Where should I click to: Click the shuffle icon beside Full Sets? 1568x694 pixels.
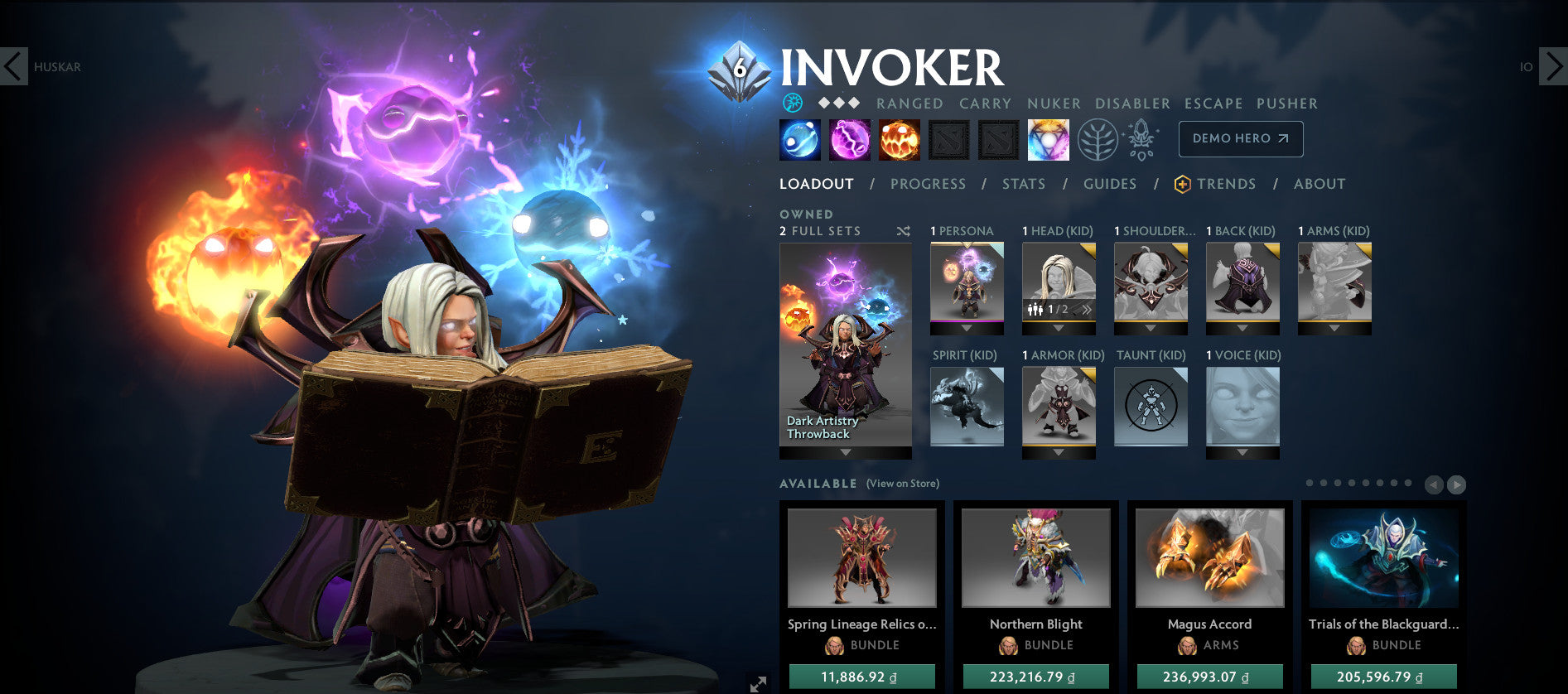click(x=903, y=232)
